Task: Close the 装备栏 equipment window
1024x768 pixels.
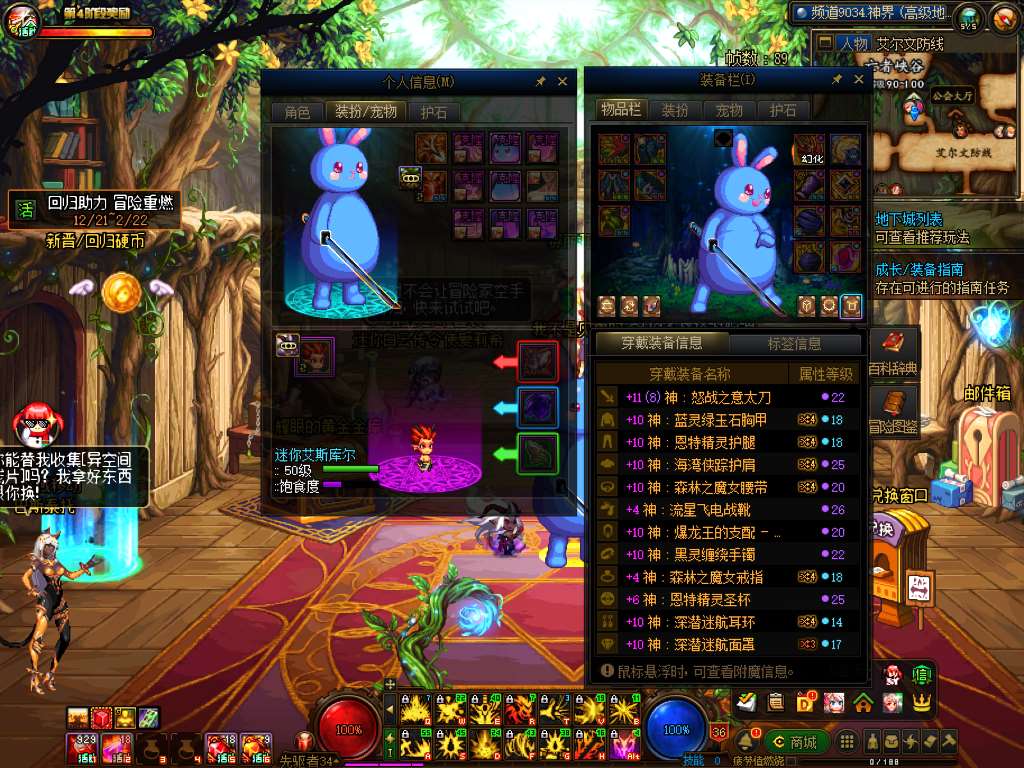Action: pos(859,80)
